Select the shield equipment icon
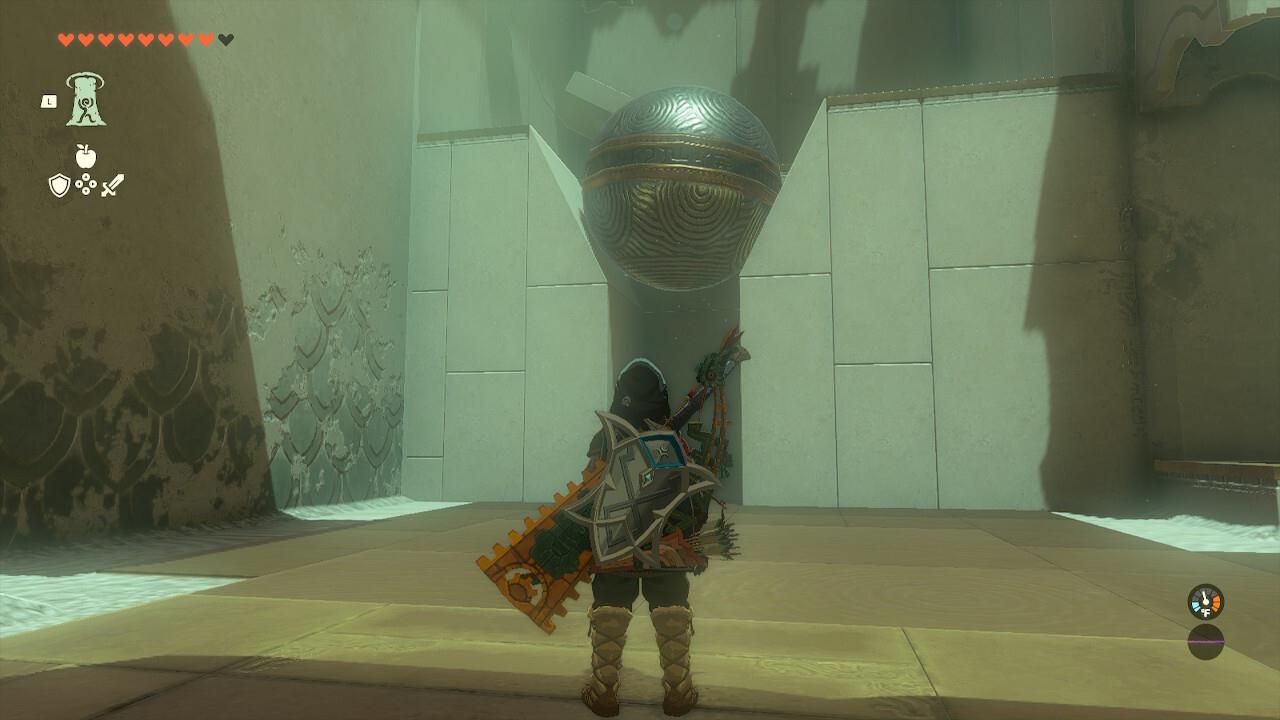1280x720 pixels. pyautogui.click(x=61, y=187)
